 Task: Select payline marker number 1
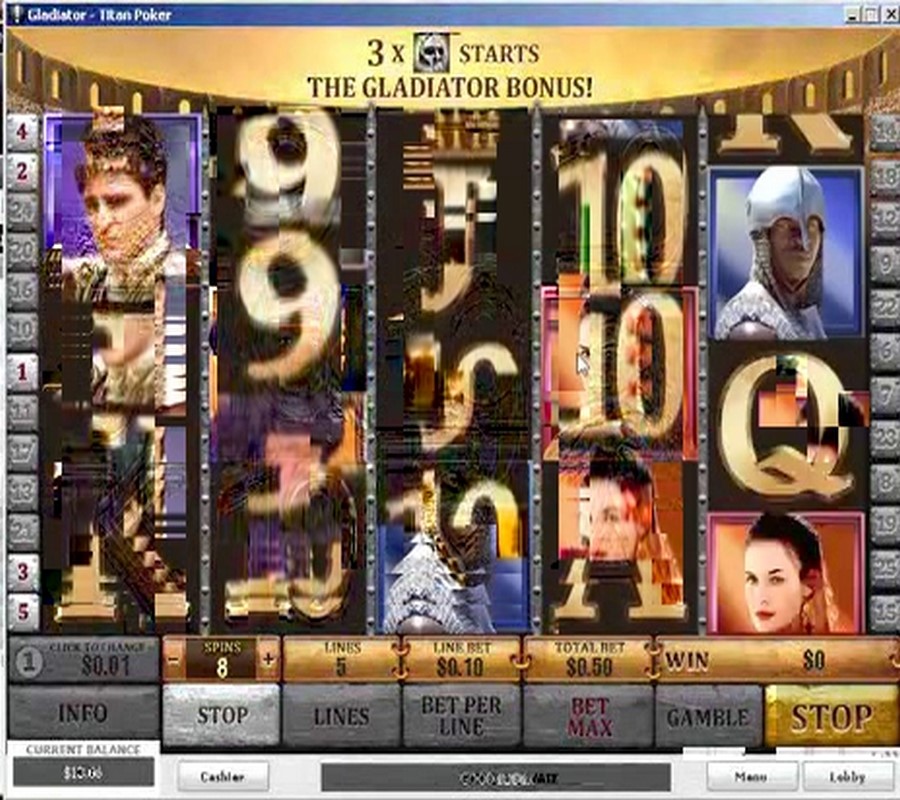click(22, 371)
